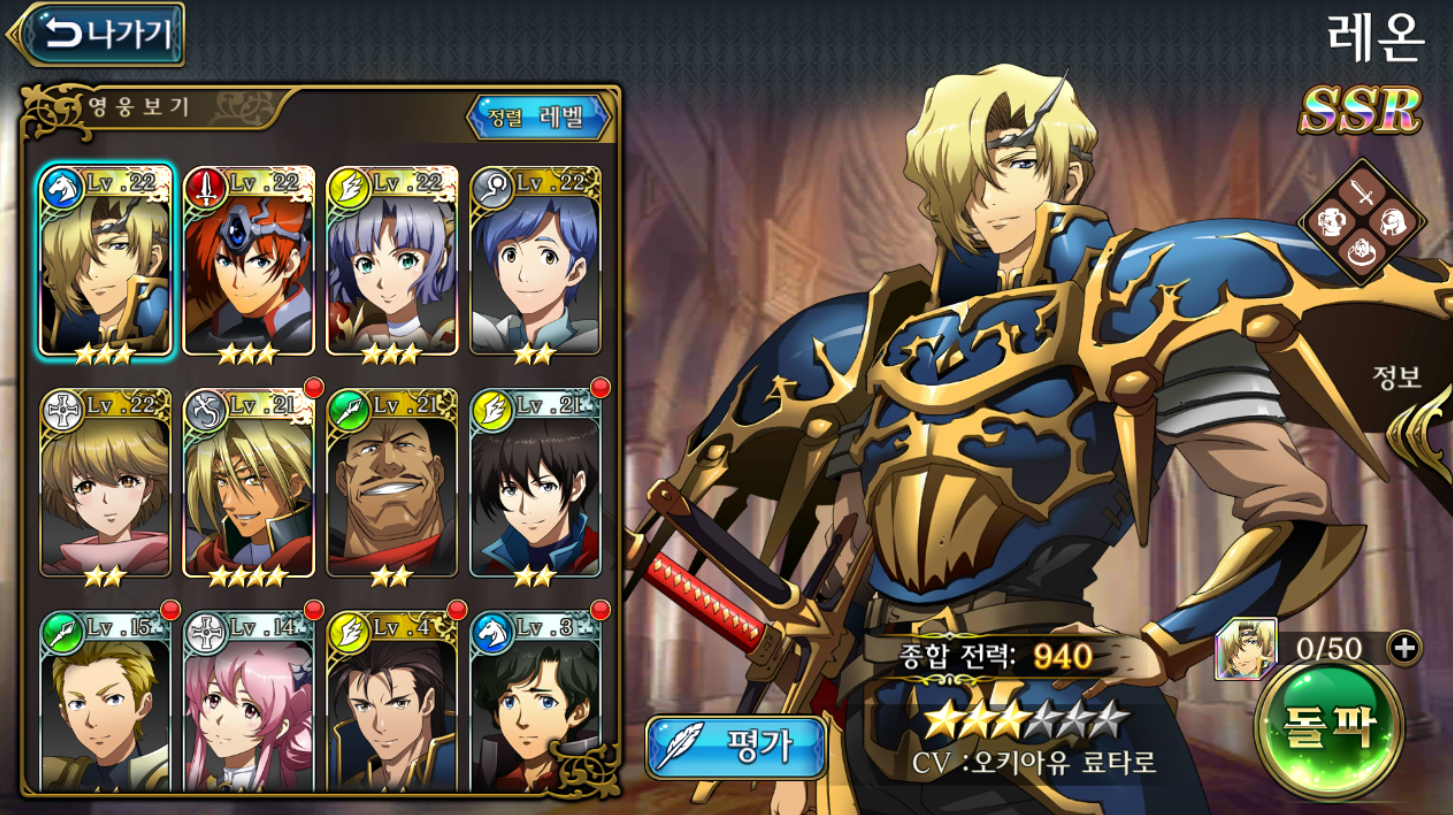Go back with the 나가기 button

tap(98, 35)
